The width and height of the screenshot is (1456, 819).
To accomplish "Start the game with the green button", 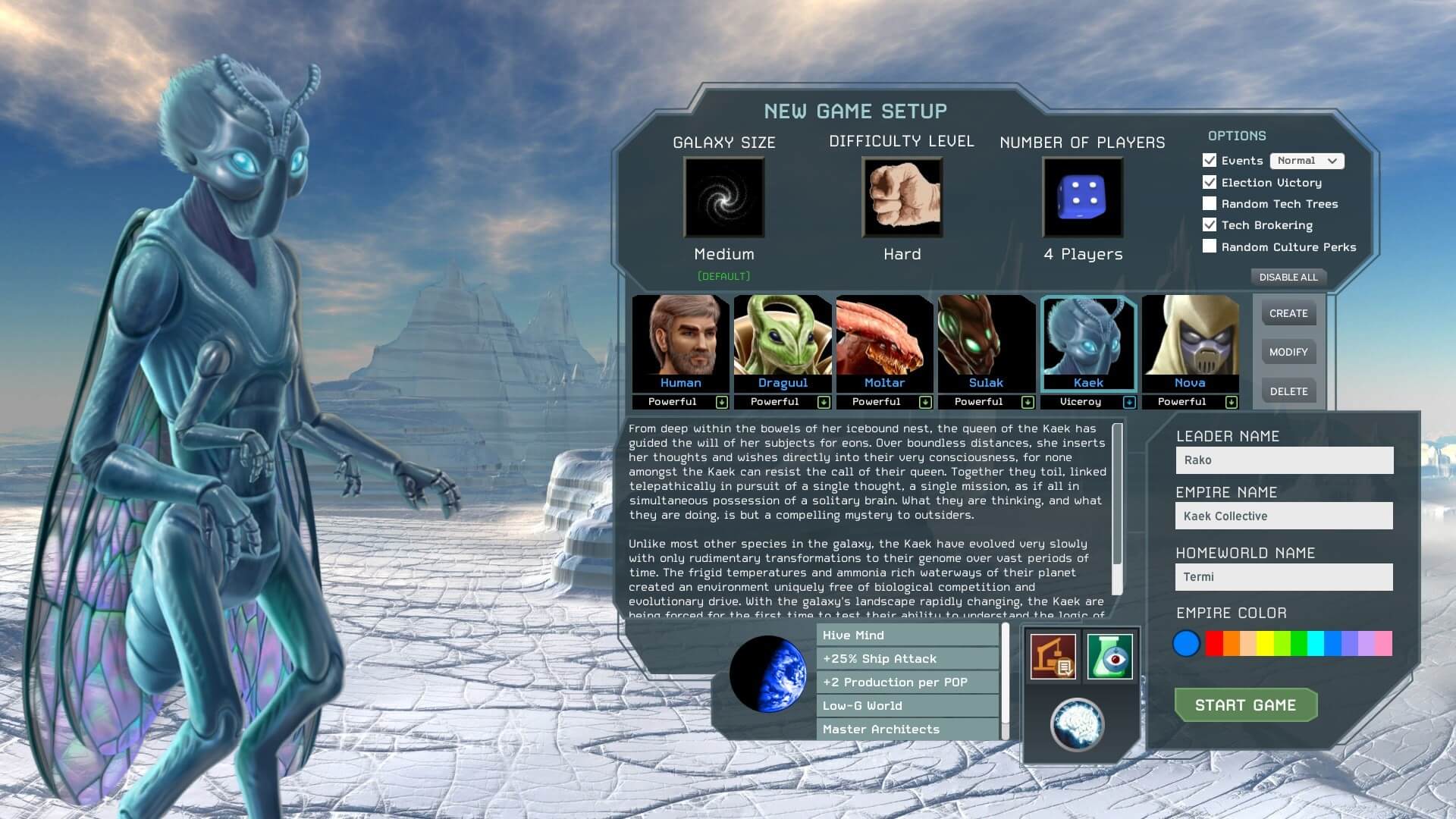I will [1245, 705].
